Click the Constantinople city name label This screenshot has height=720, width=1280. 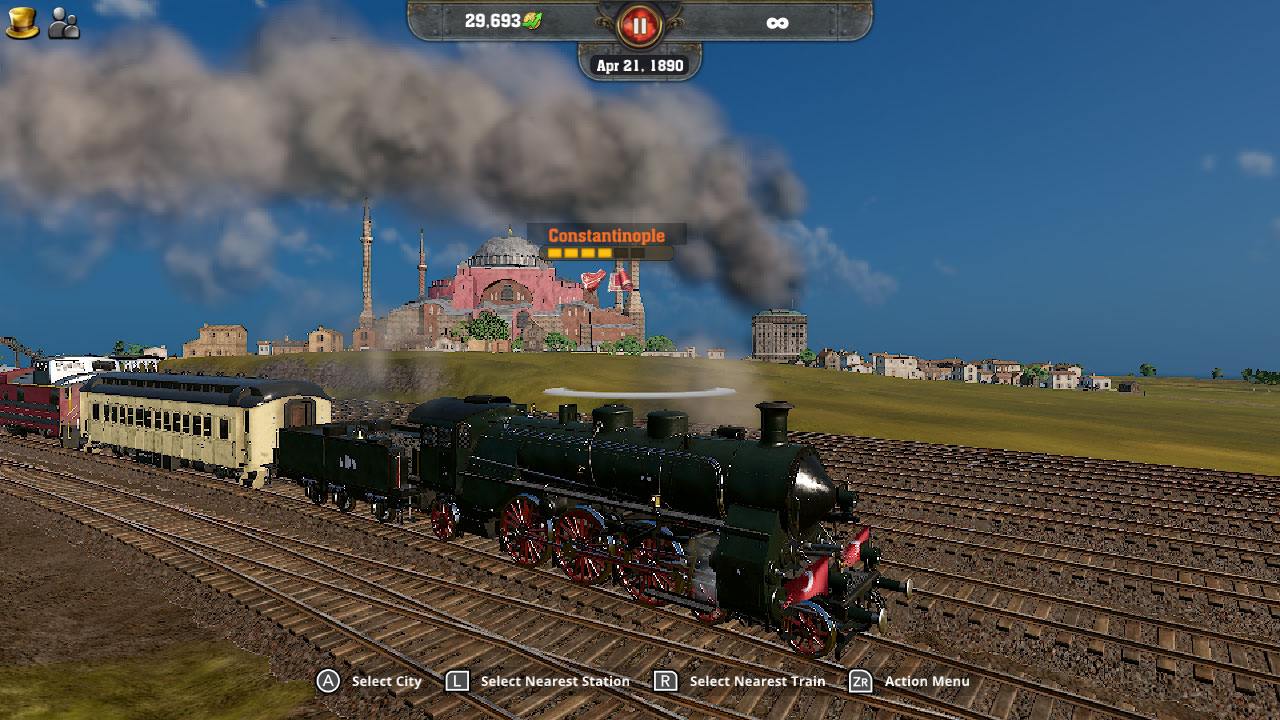pyautogui.click(x=605, y=236)
